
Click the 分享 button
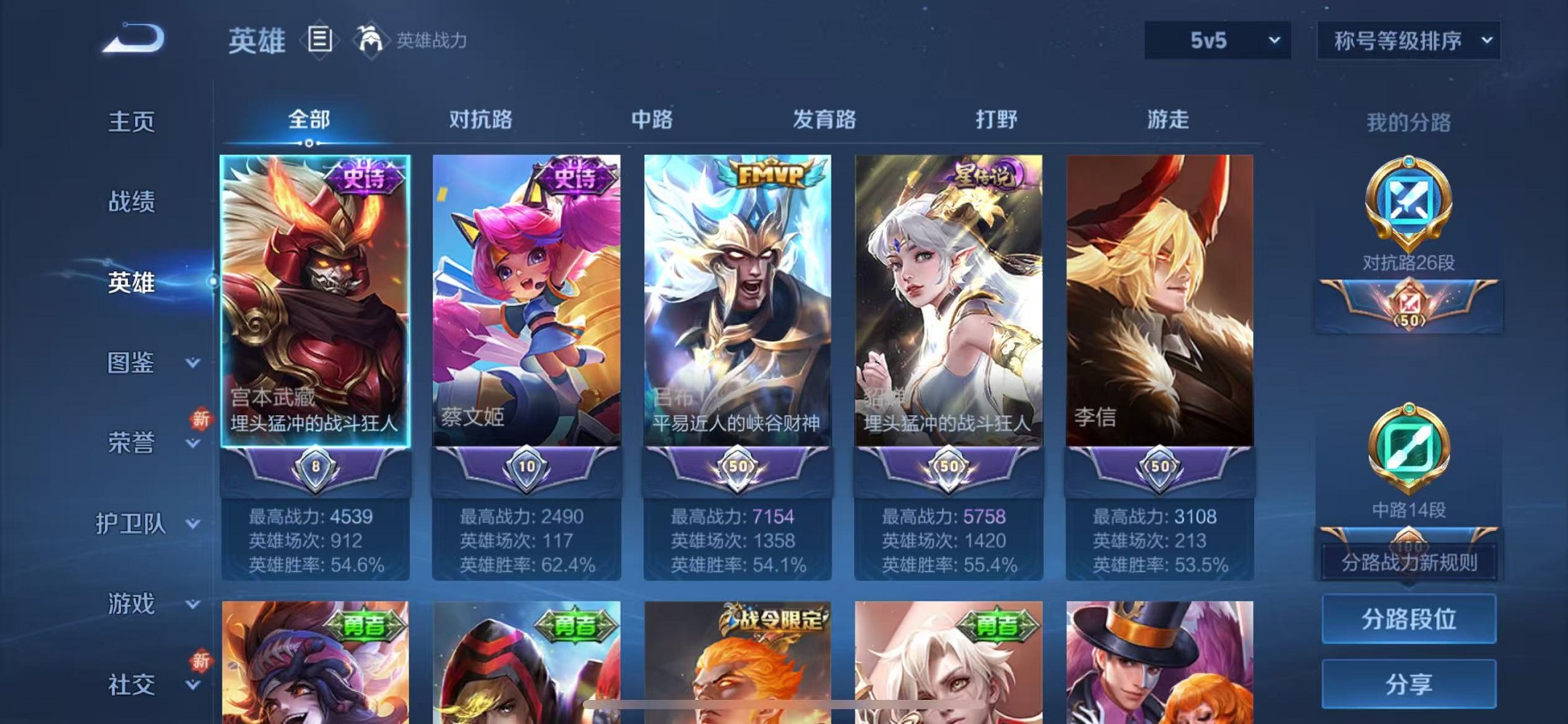click(x=1408, y=683)
